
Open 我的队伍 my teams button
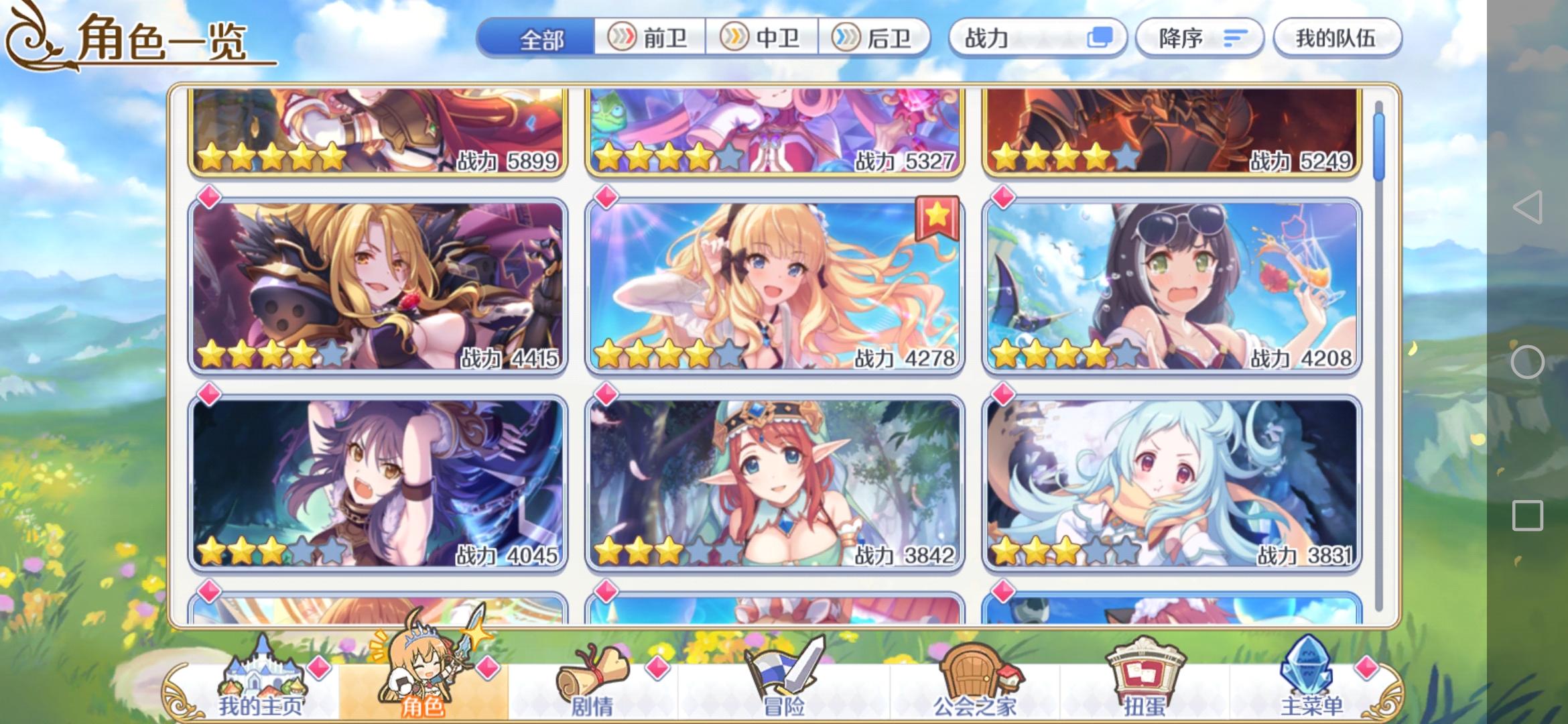click(x=1337, y=38)
